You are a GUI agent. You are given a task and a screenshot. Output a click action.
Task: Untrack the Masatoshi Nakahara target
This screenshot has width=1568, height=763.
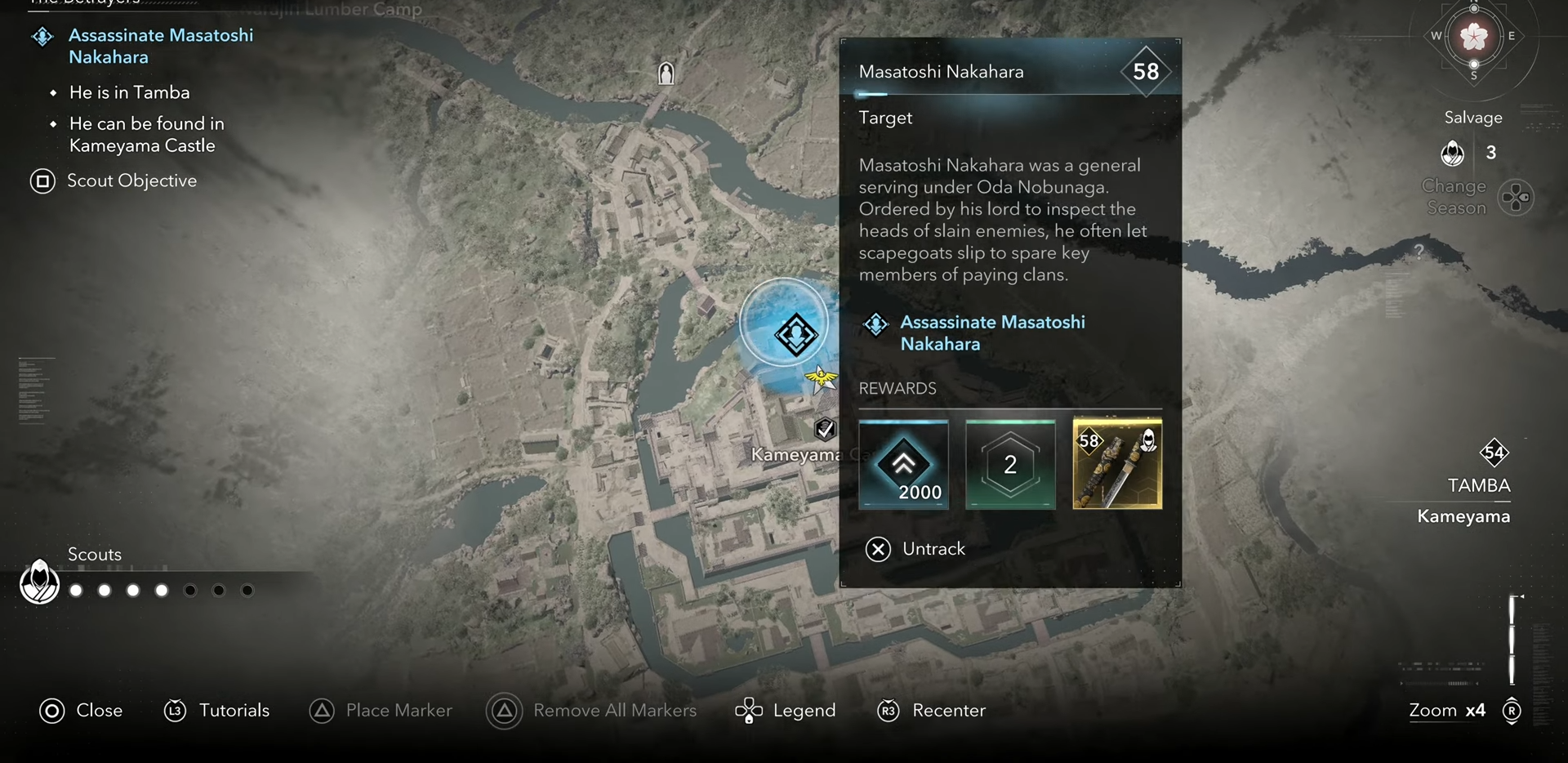[x=915, y=549]
